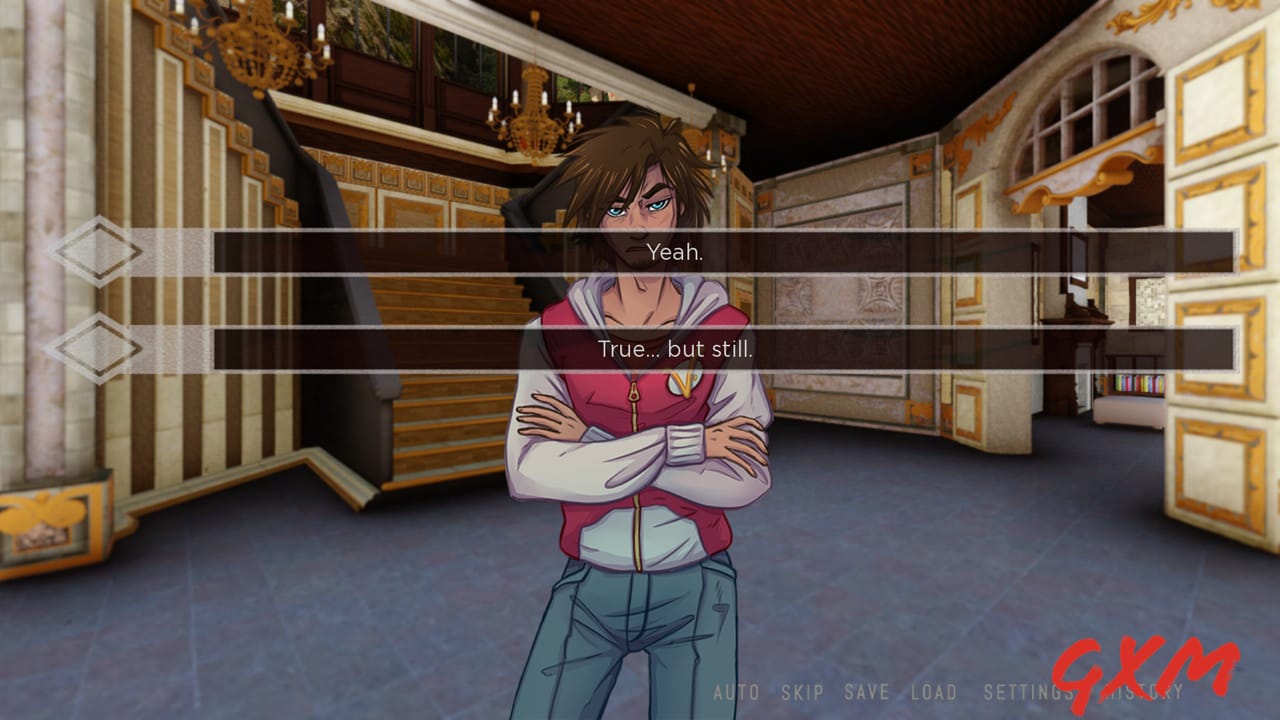The height and width of the screenshot is (720, 1280).
Task: Click AUTO in the bottom toolbar
Action: pos(734,691)
